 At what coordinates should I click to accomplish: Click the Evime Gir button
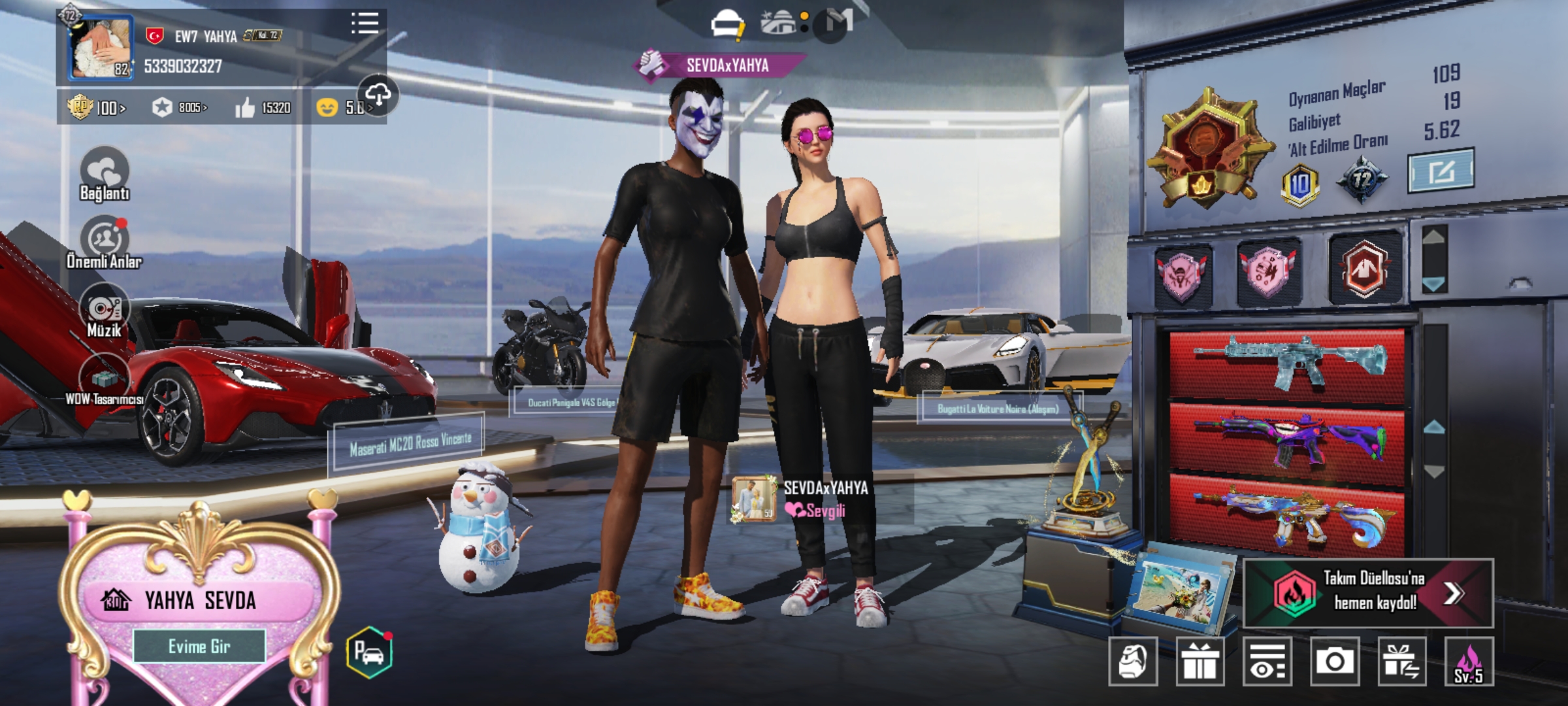199,647
